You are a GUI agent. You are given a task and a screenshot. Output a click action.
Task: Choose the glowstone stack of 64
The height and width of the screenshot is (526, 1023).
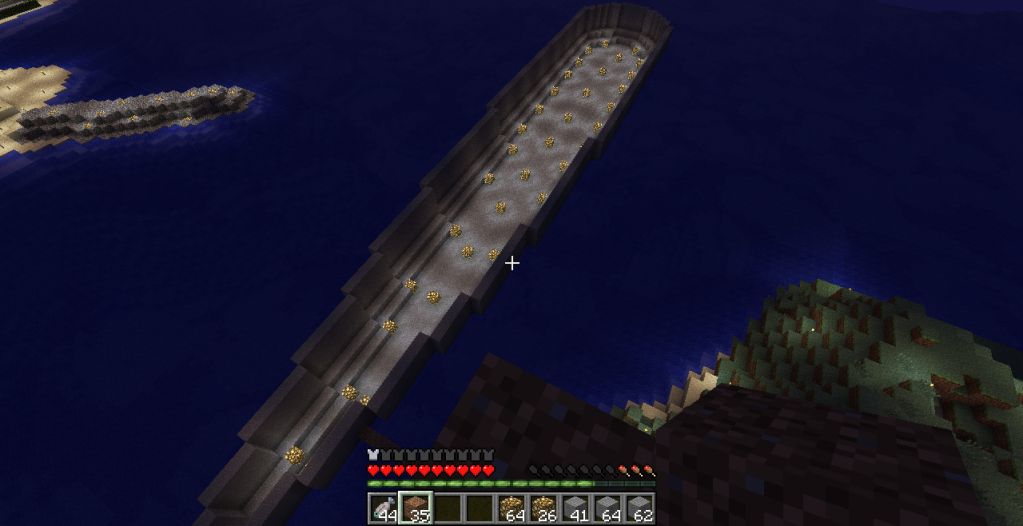[511, 509]
